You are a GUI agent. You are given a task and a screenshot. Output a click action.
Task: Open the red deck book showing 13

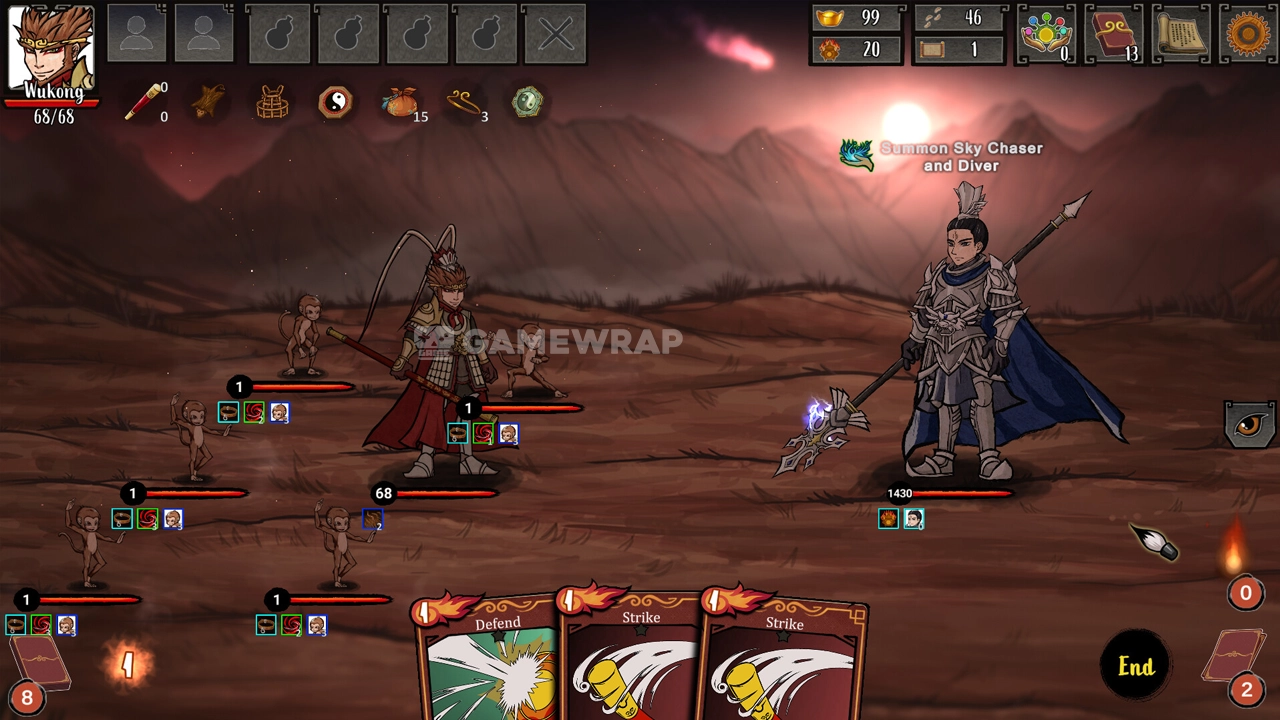[1113, 34]
